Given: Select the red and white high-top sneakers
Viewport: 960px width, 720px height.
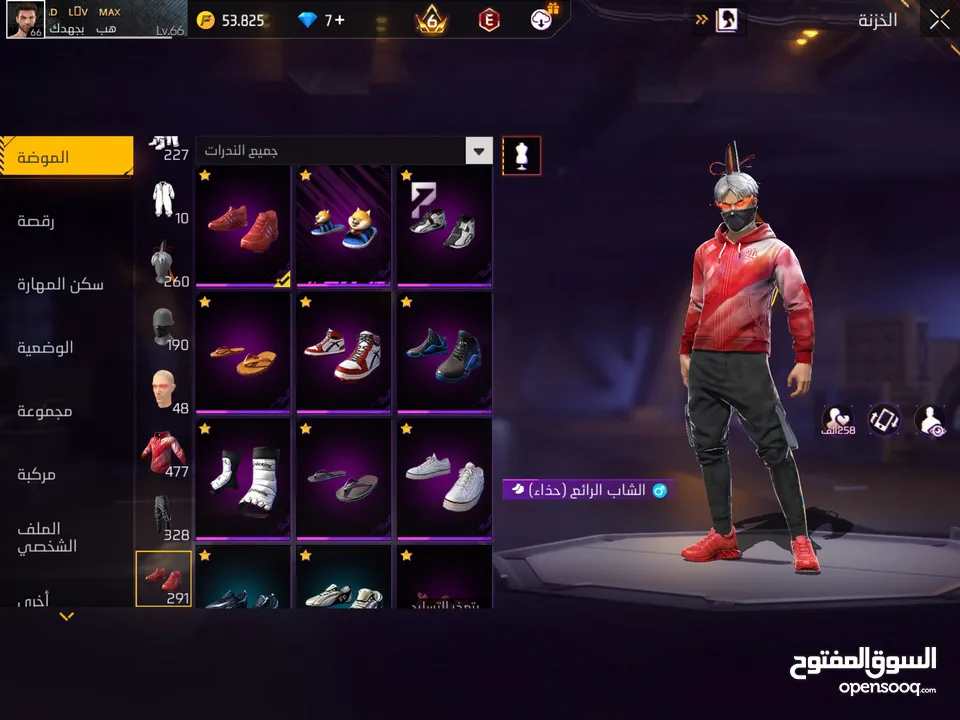Looking at the screenshot, I should 344,351.
